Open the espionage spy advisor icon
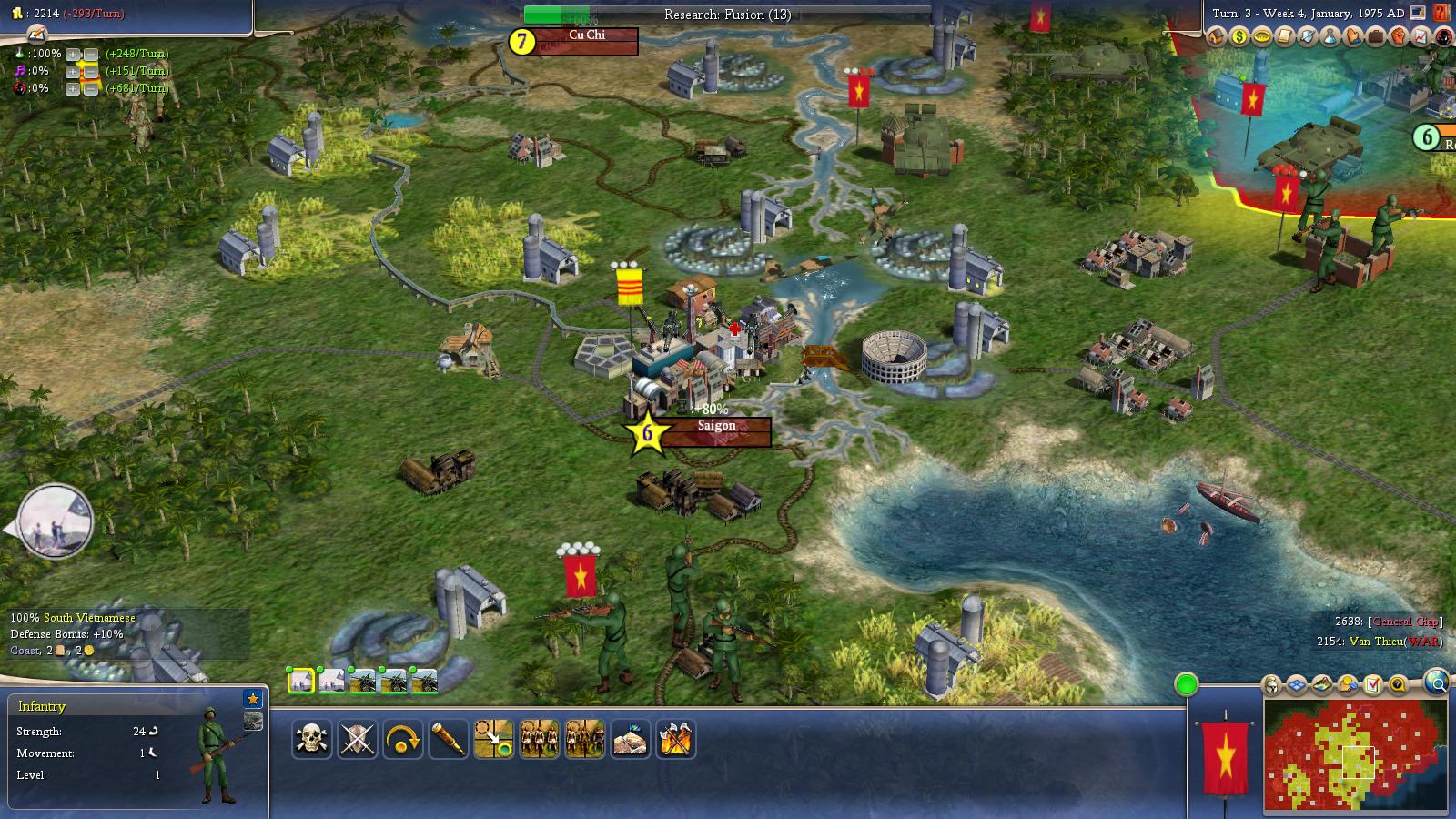 coord(1444,37)
